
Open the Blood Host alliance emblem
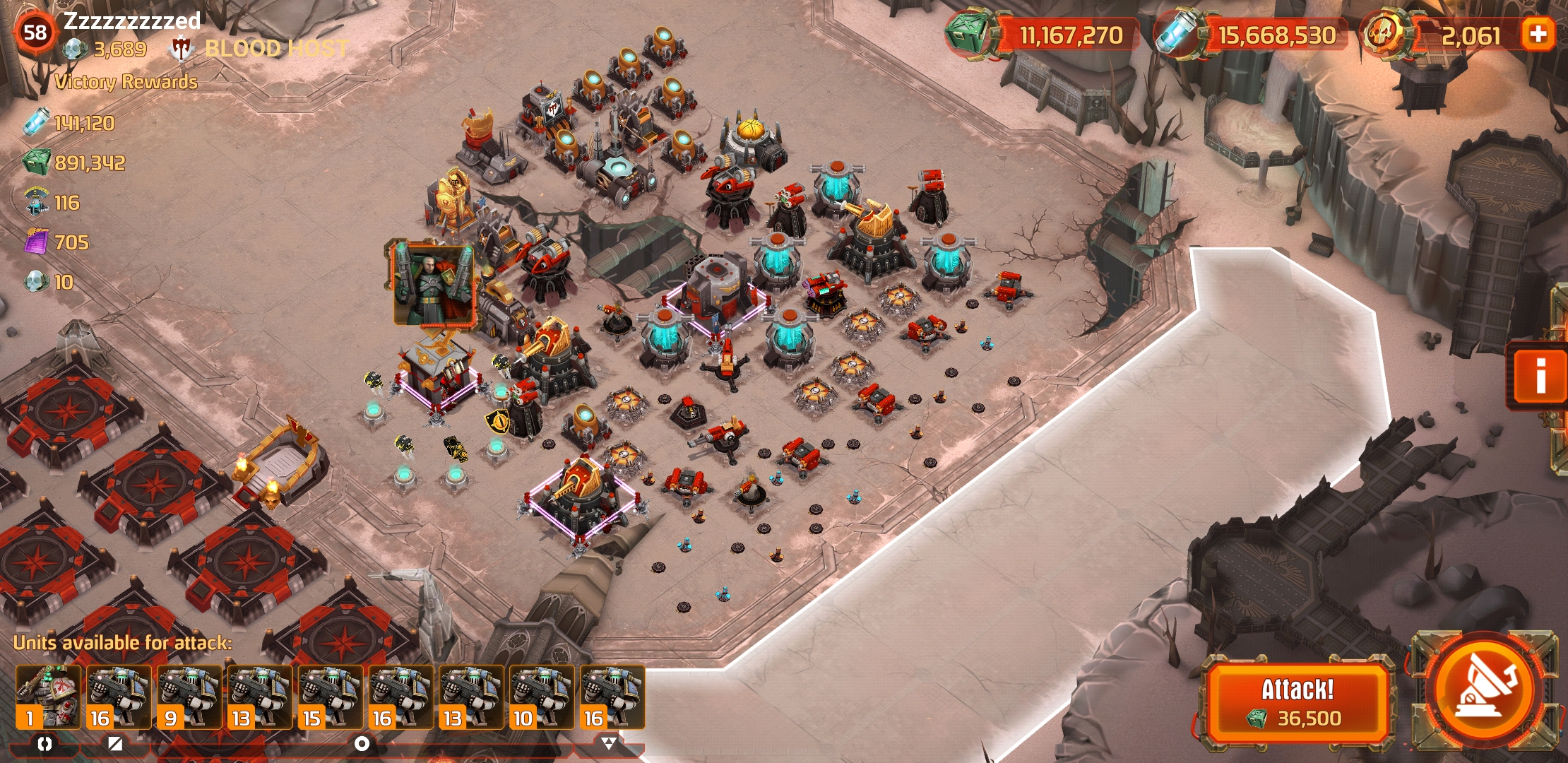[x=182, y=48]
